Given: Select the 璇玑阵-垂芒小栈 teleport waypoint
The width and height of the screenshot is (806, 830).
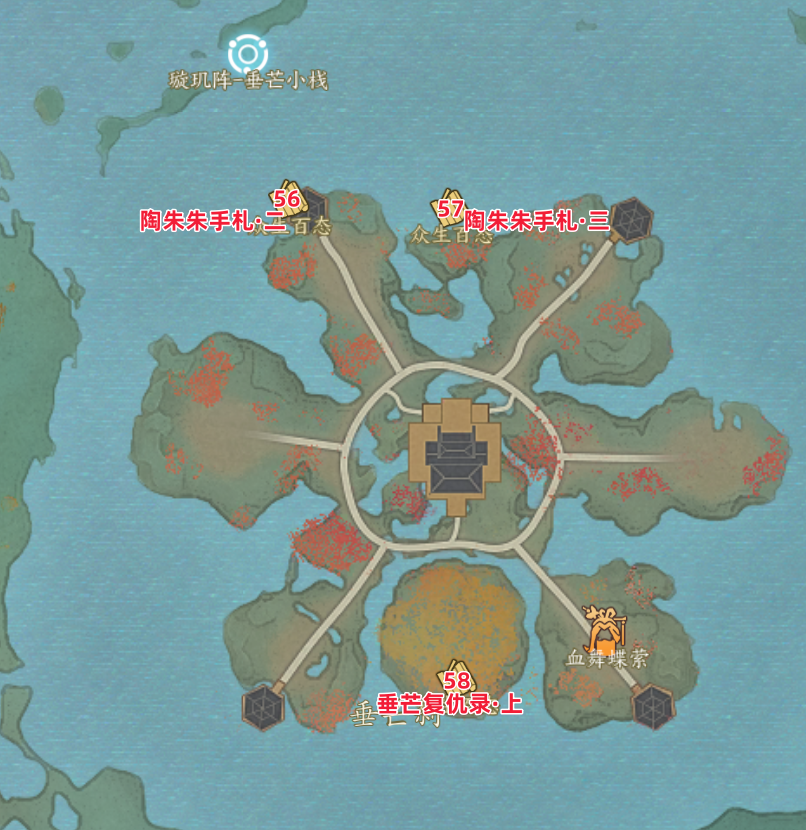Looking at the screenshot, I should pyautogui.click(x=246, y=54).
